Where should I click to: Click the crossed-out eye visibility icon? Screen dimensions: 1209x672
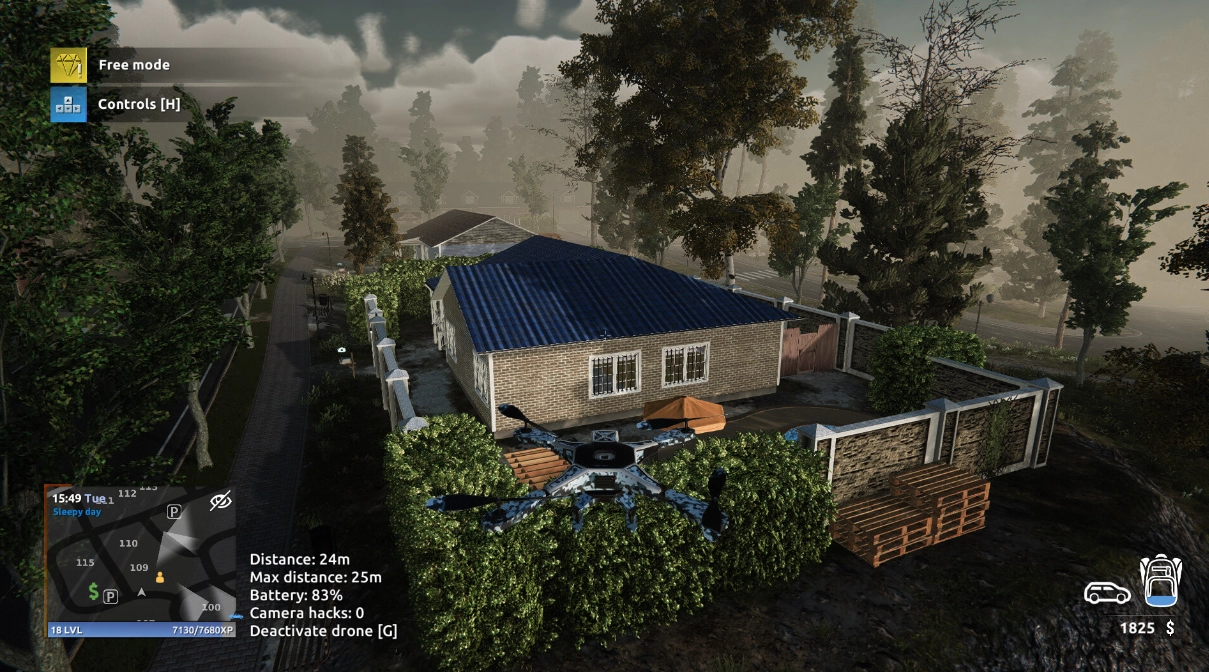pyautogui.click(x=221, y=500)
